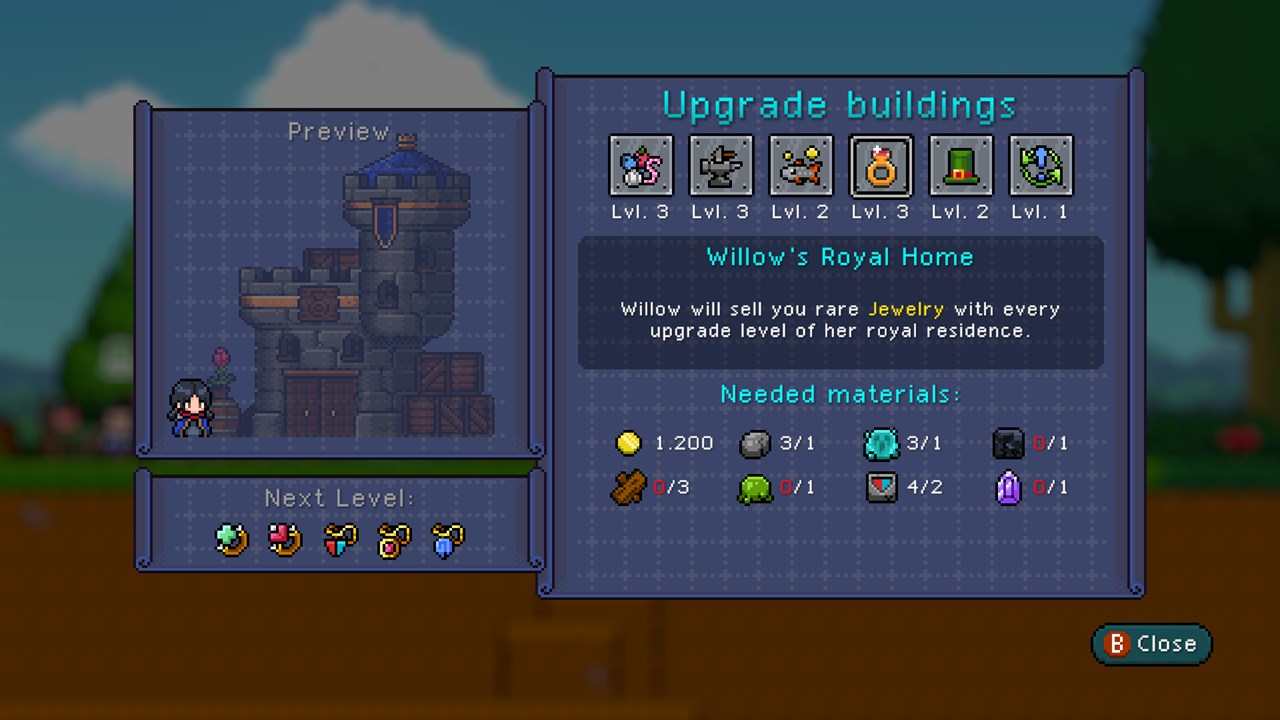Click the black coal material icon
This screenshot has height=720, width=1280.
1008,444
